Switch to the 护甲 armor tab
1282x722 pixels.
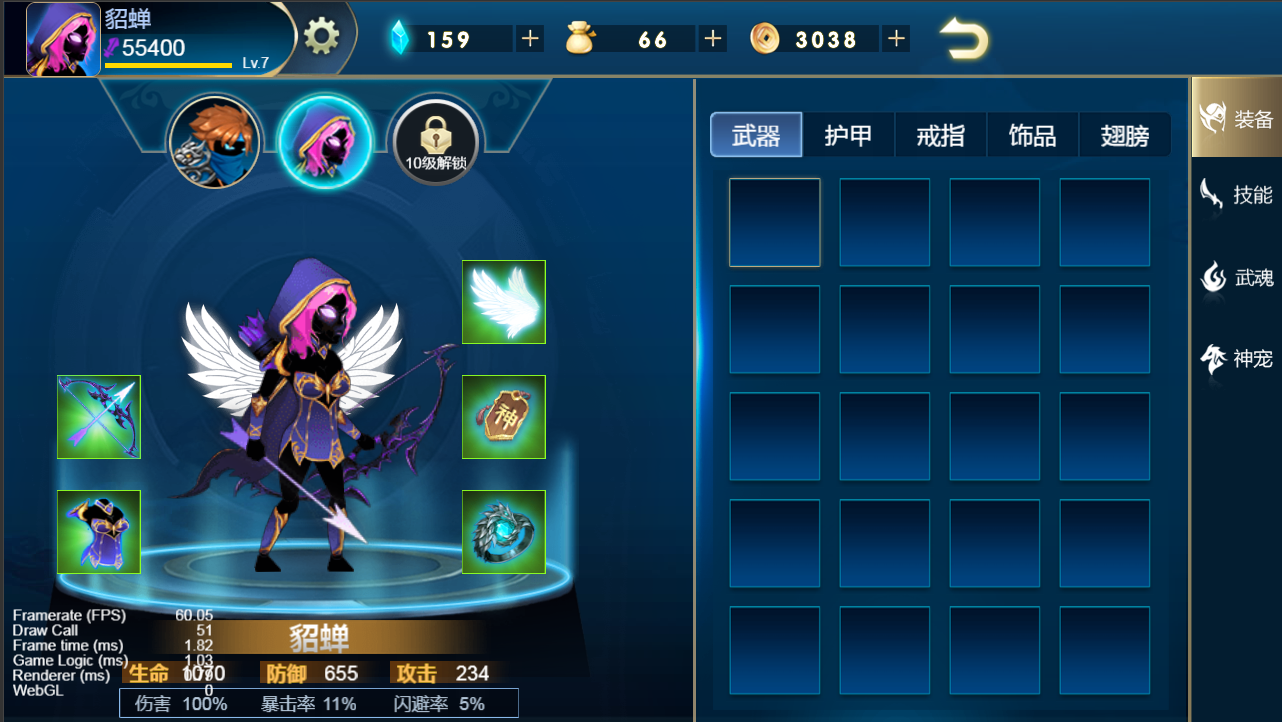[x=848, y=134]
